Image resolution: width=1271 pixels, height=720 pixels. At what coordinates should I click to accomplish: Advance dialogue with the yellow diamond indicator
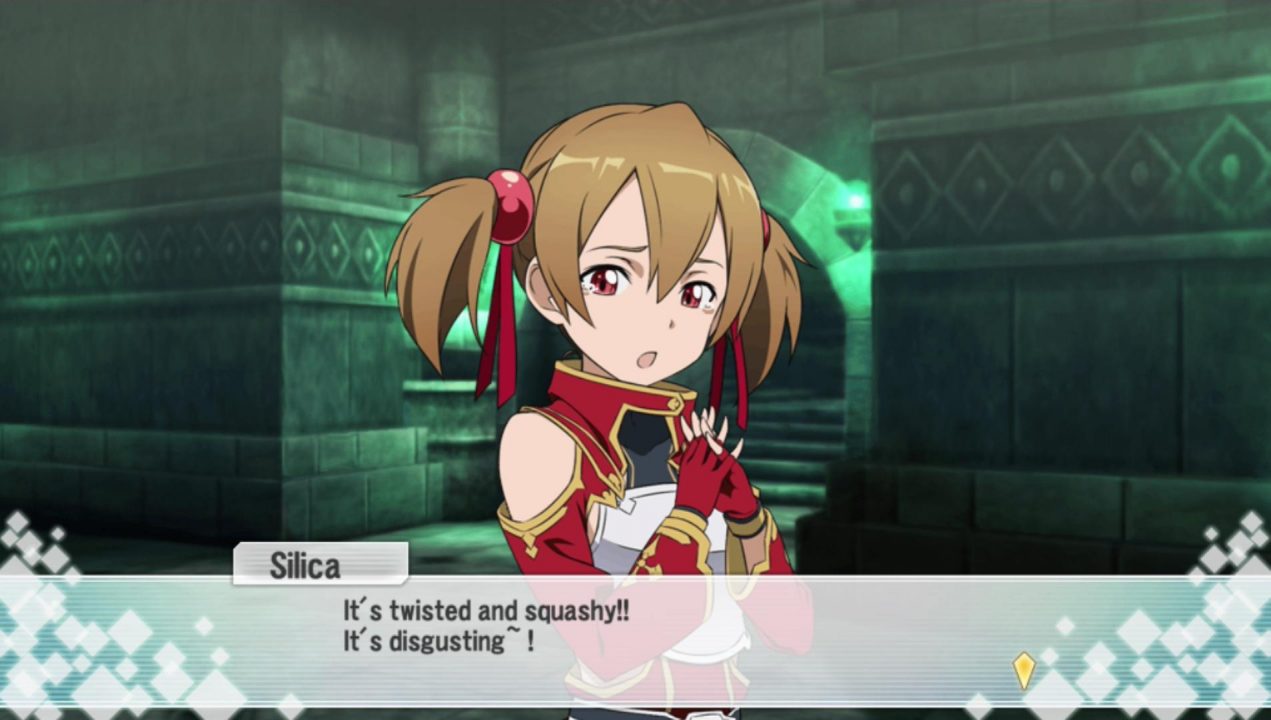point(1023,670)
